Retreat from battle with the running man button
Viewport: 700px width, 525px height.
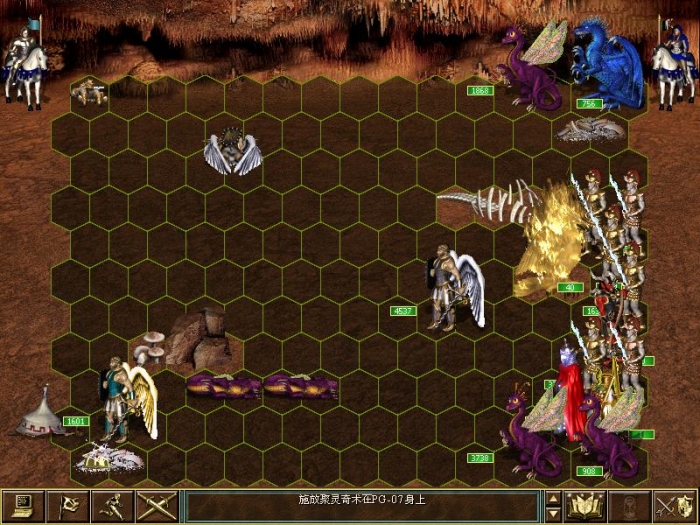[111, 505]
